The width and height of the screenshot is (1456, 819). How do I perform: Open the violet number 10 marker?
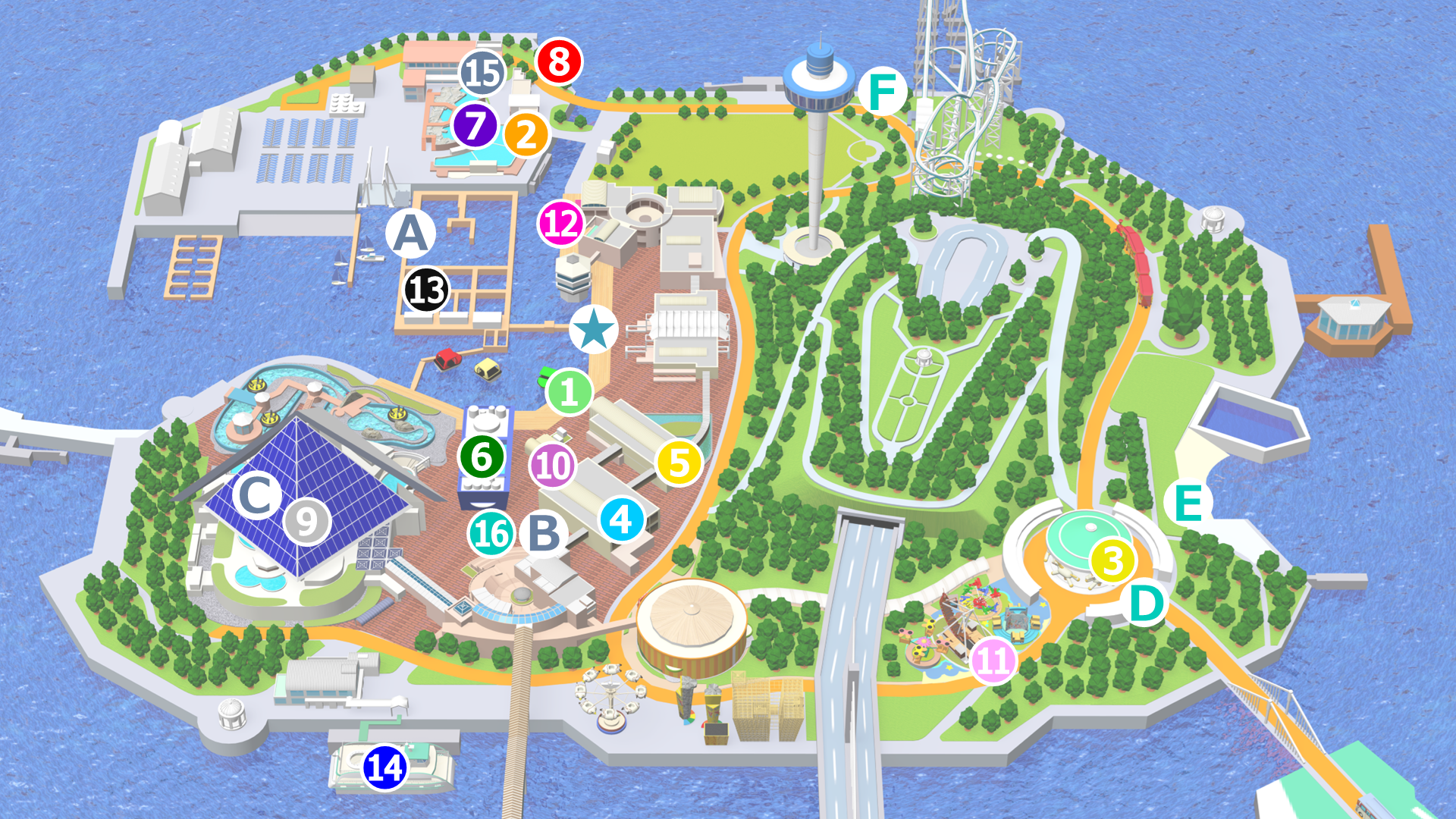(553, 466)
